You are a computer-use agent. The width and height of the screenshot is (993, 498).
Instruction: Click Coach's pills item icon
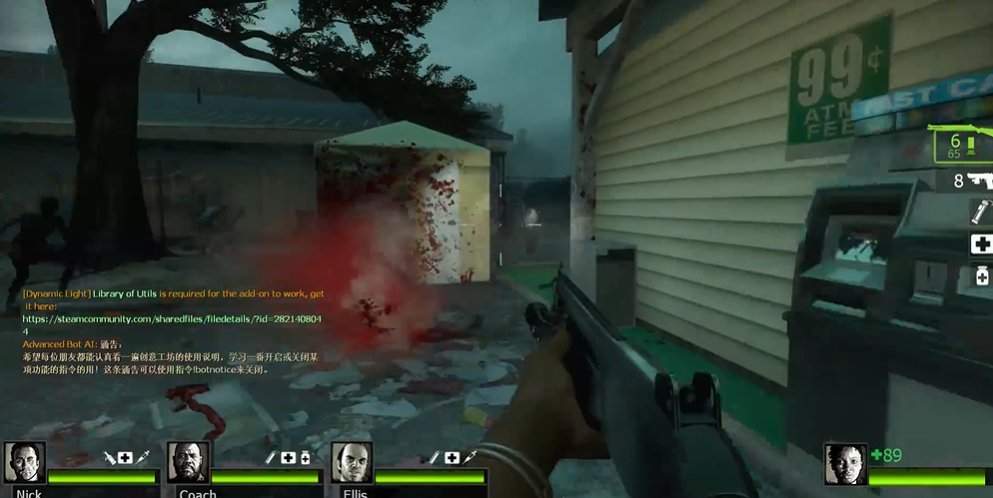[x=305, y=458]
